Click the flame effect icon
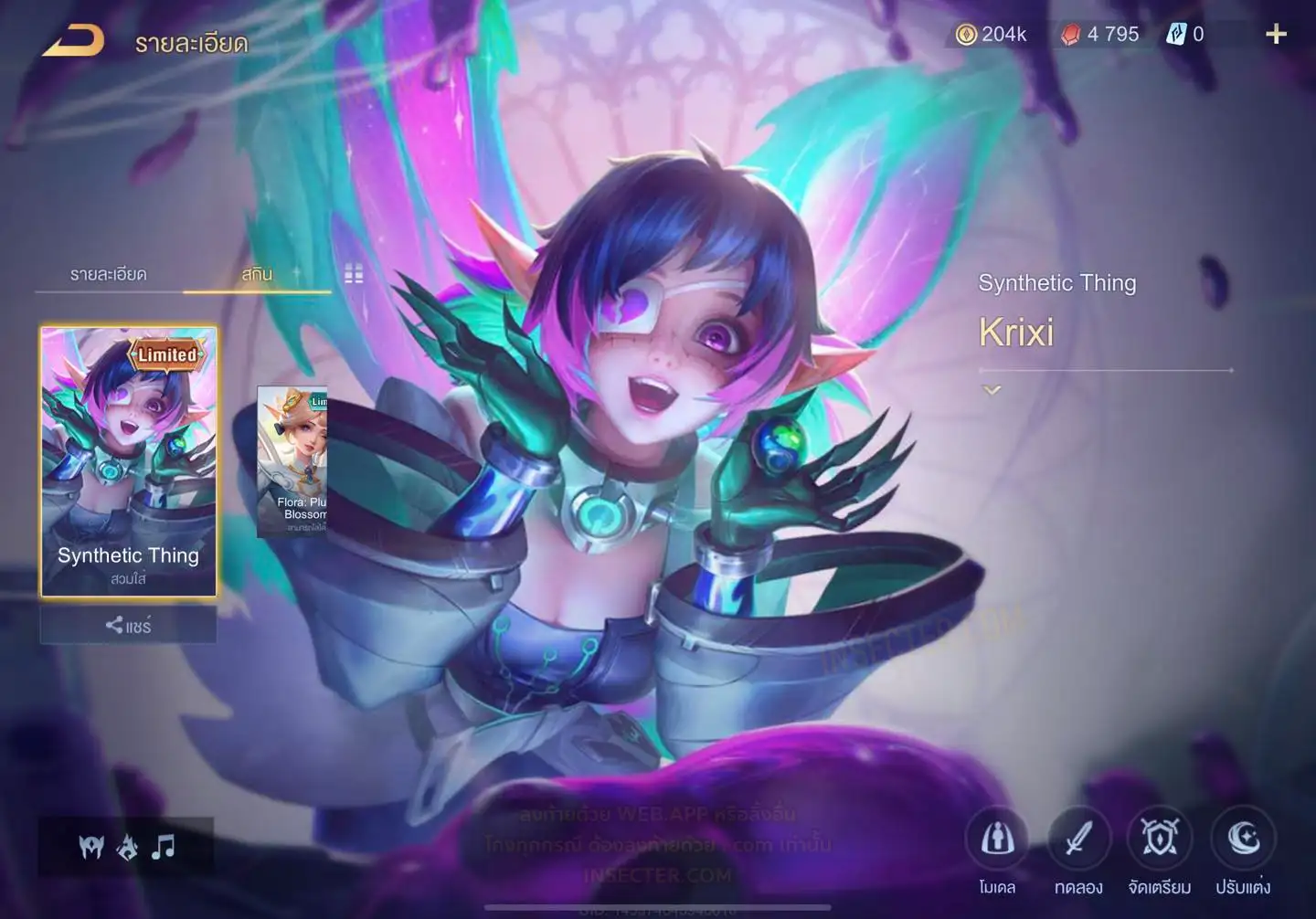 (x=128, y=848)
